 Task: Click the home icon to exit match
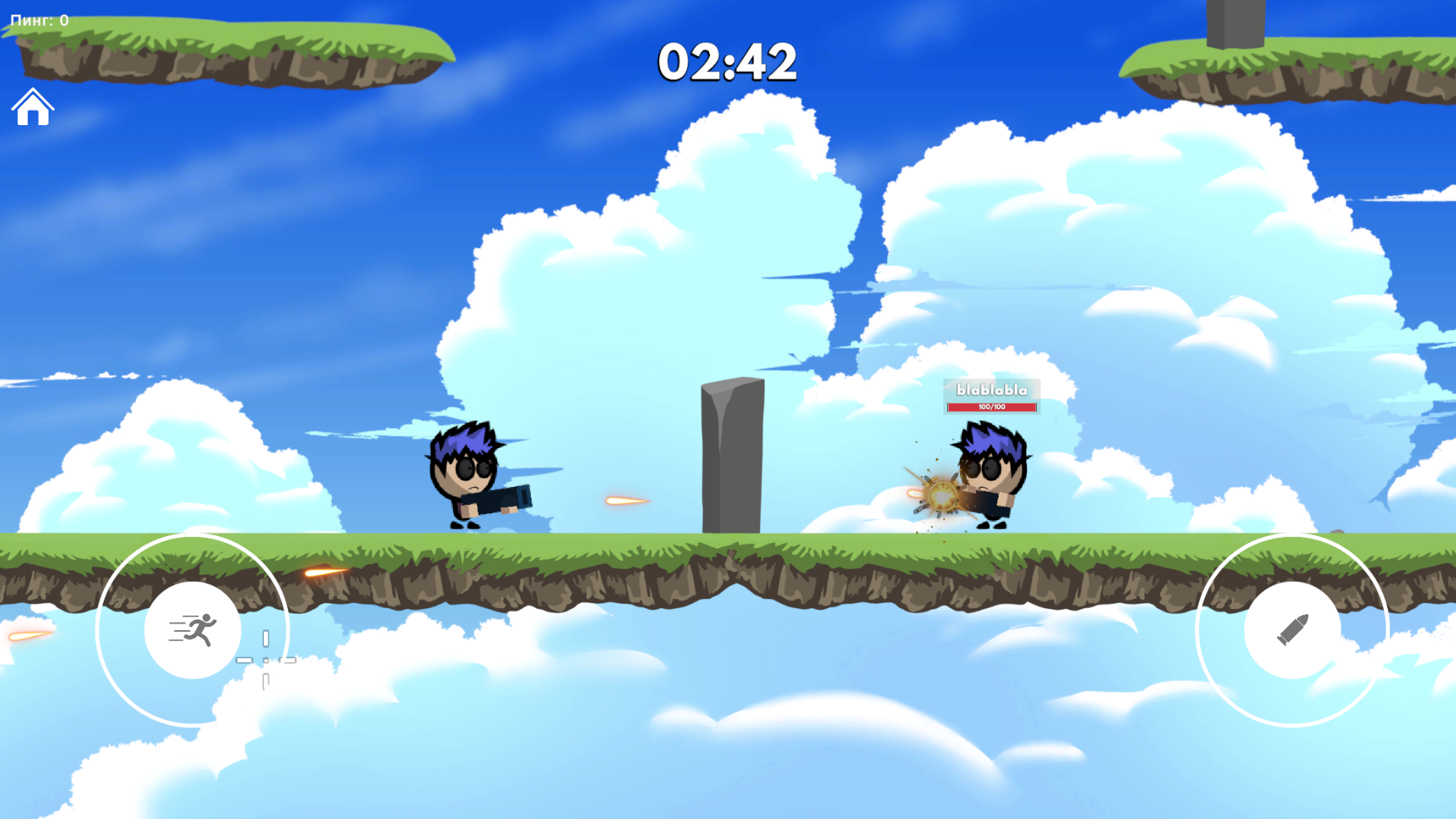tap(32, 108)
